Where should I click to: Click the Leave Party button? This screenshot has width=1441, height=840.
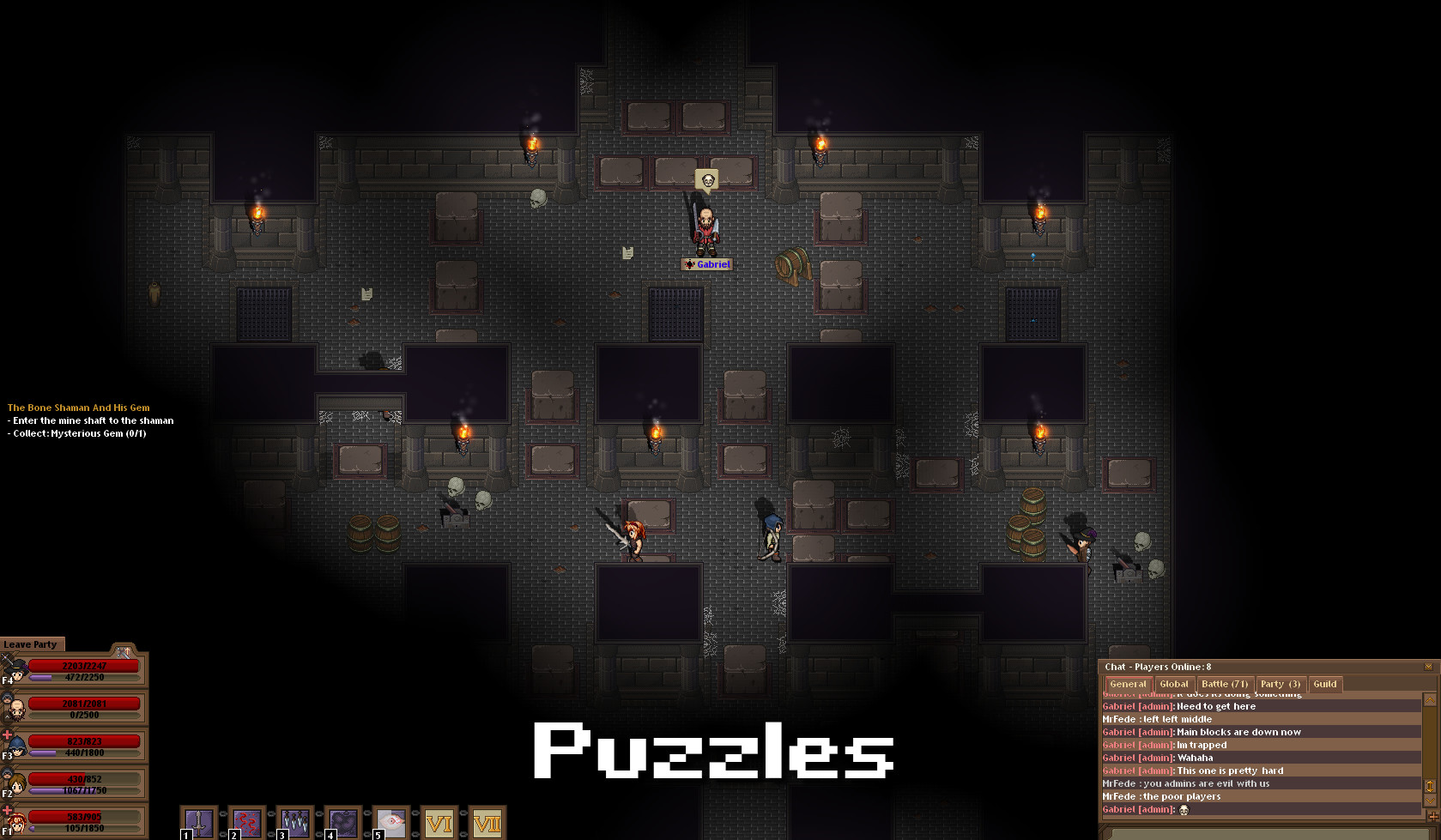(30, 644)
